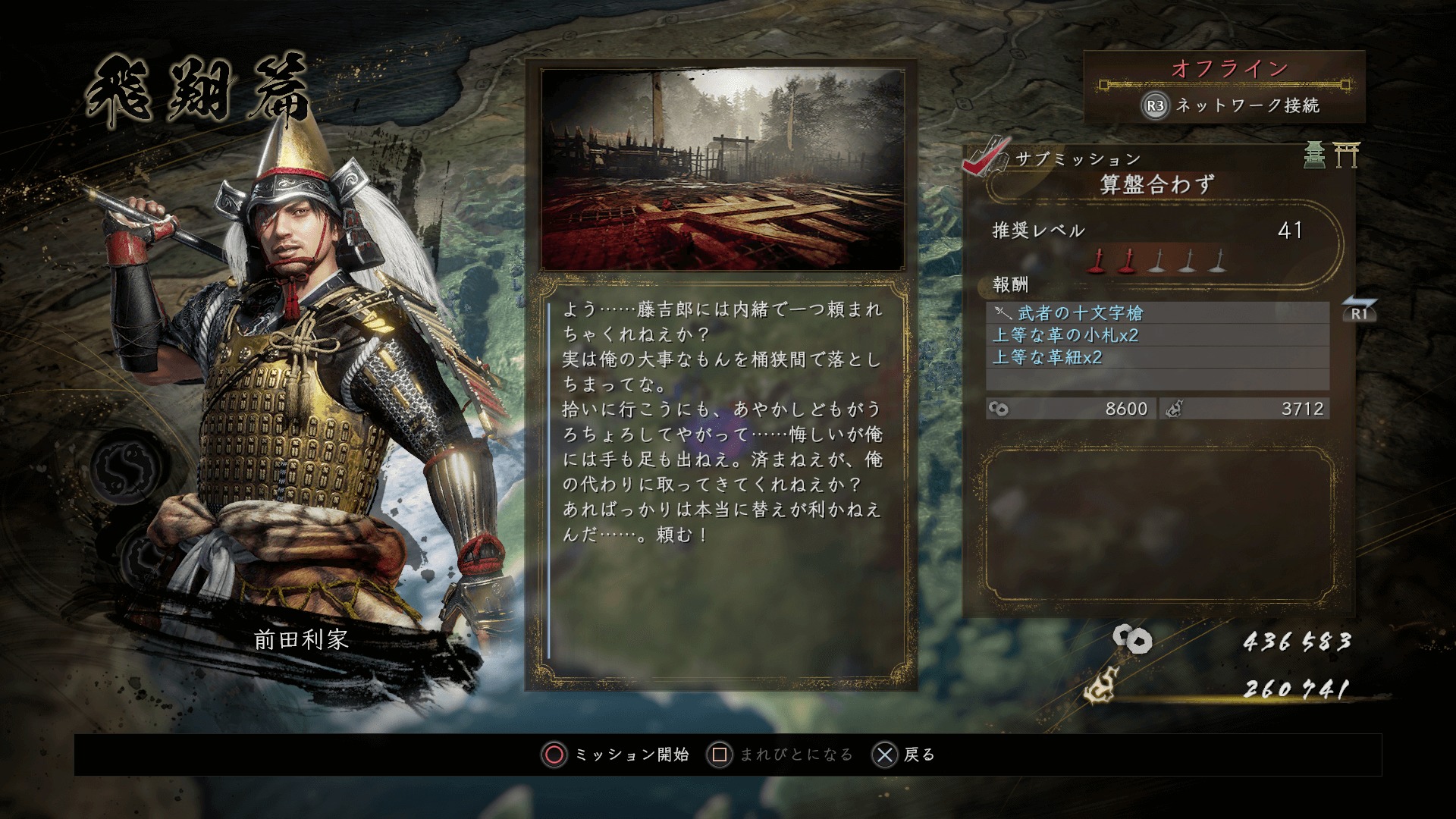Go back with the 戻る option
This screenshot has height=819, width=1456.
point(905,755)
